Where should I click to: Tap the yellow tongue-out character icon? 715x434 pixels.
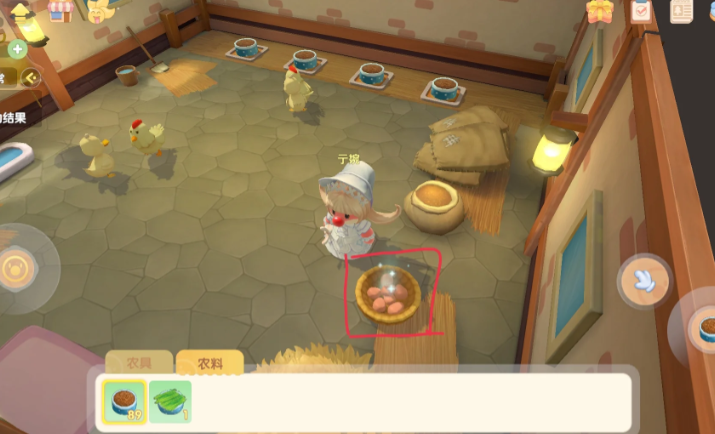coord(100,11)
